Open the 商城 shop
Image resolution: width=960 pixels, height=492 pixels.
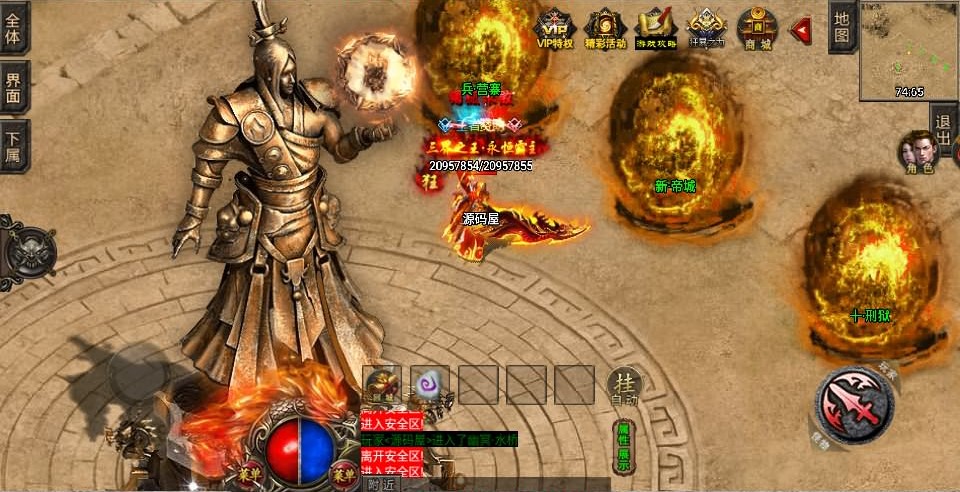[757, 28]
